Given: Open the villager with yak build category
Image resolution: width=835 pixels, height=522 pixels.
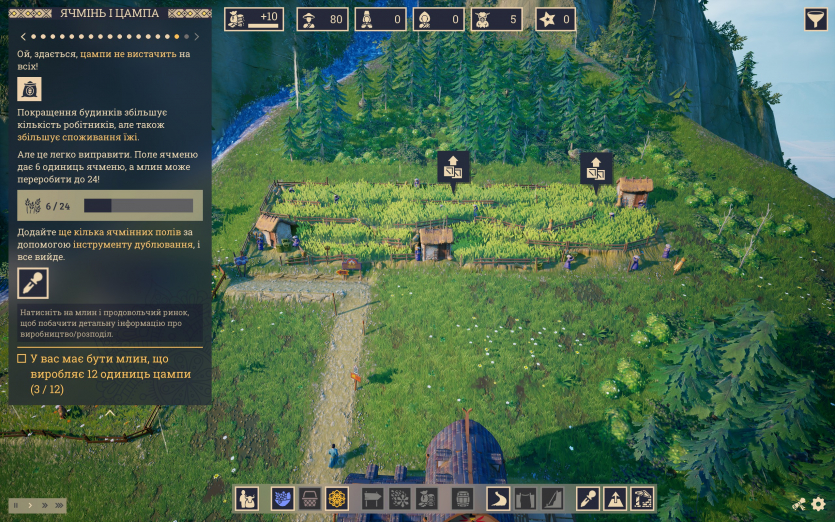Looking at the screenshot, I should 247,498.
